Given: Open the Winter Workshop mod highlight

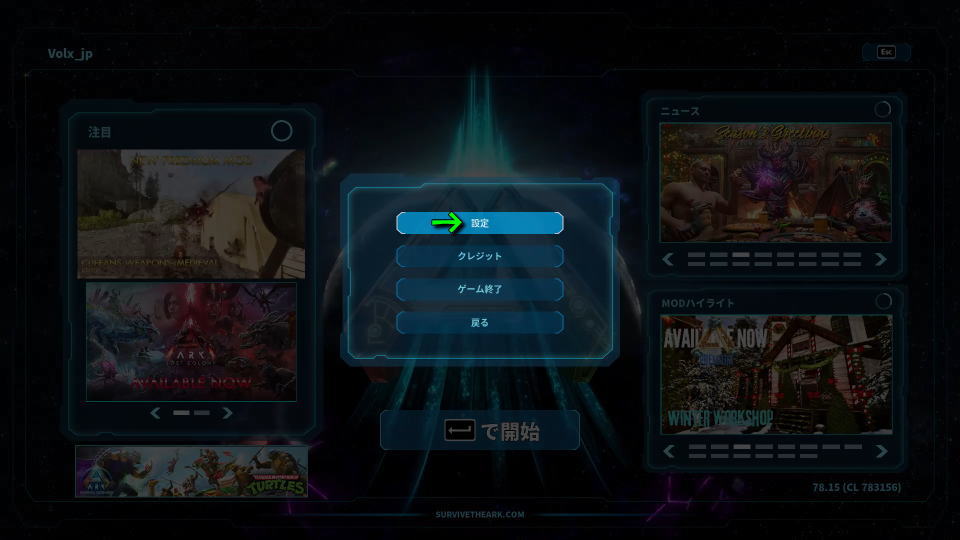Looking at the screenshot, I should tap(776, 375).
